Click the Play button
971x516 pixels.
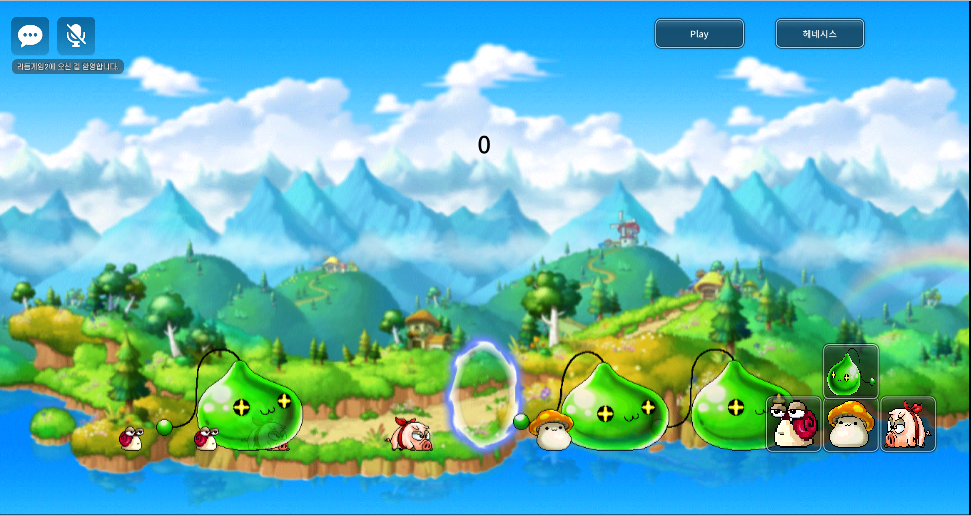click(x=699, y=34)
